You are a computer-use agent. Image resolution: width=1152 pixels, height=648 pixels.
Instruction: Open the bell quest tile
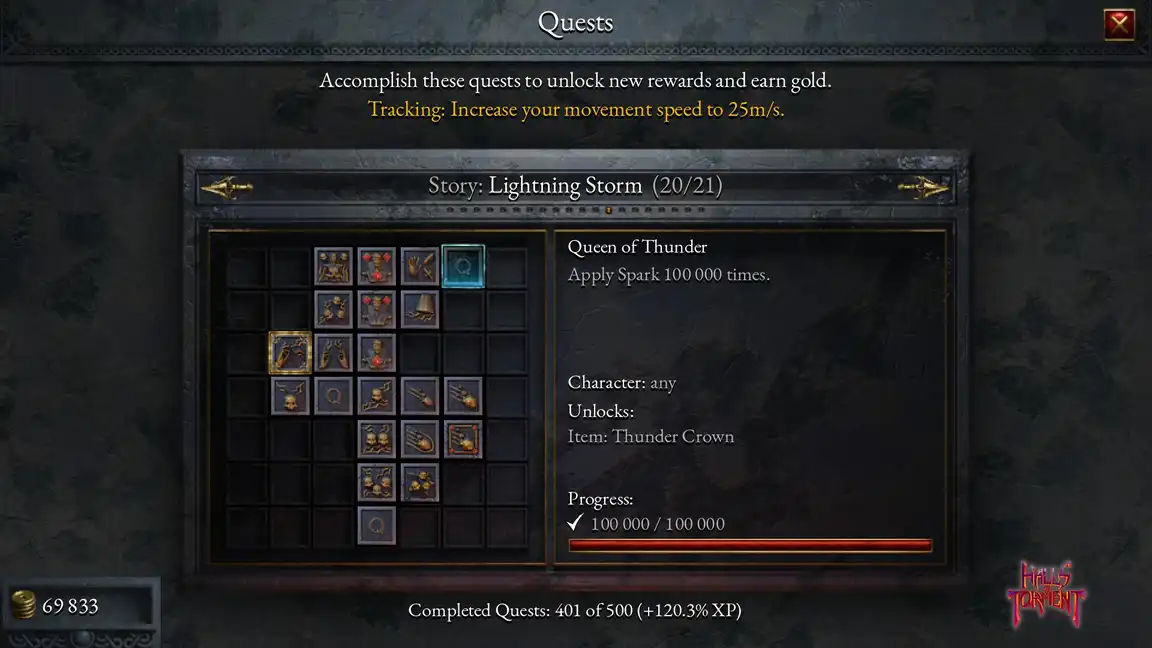pos(420,309)
